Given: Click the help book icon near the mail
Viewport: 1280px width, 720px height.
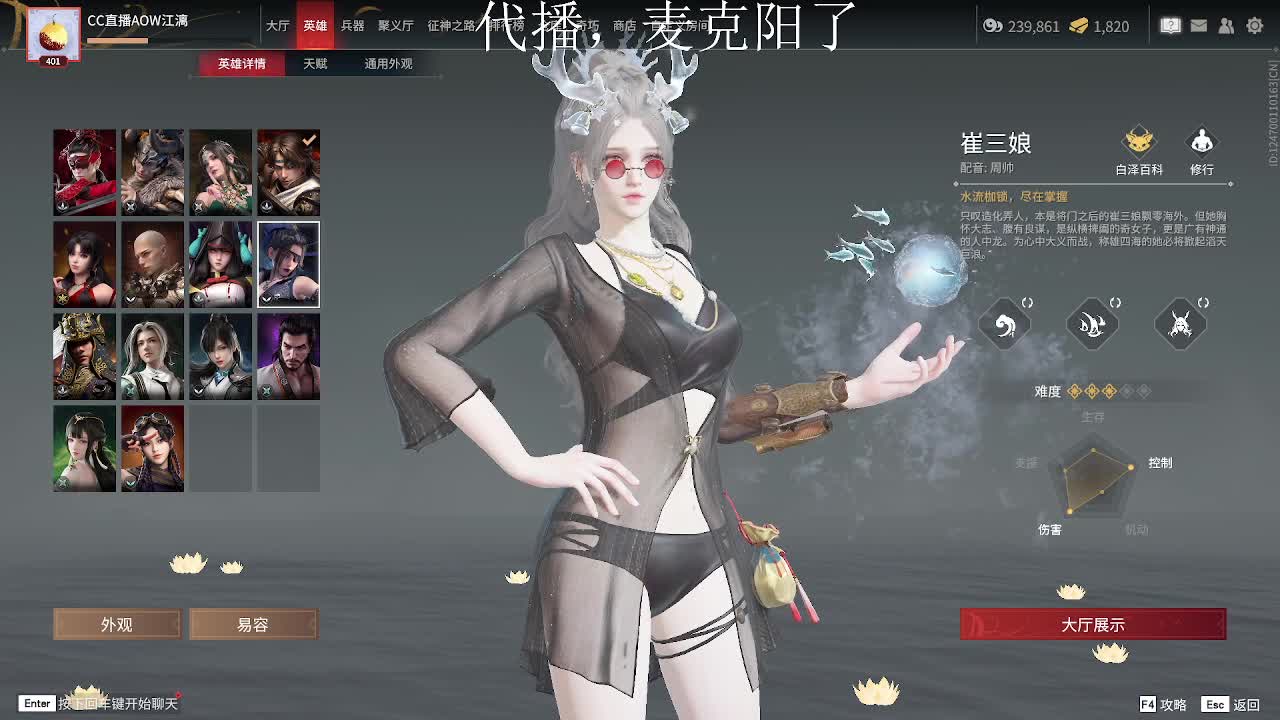Looking at the screenshot, I should coord(1170,27).
